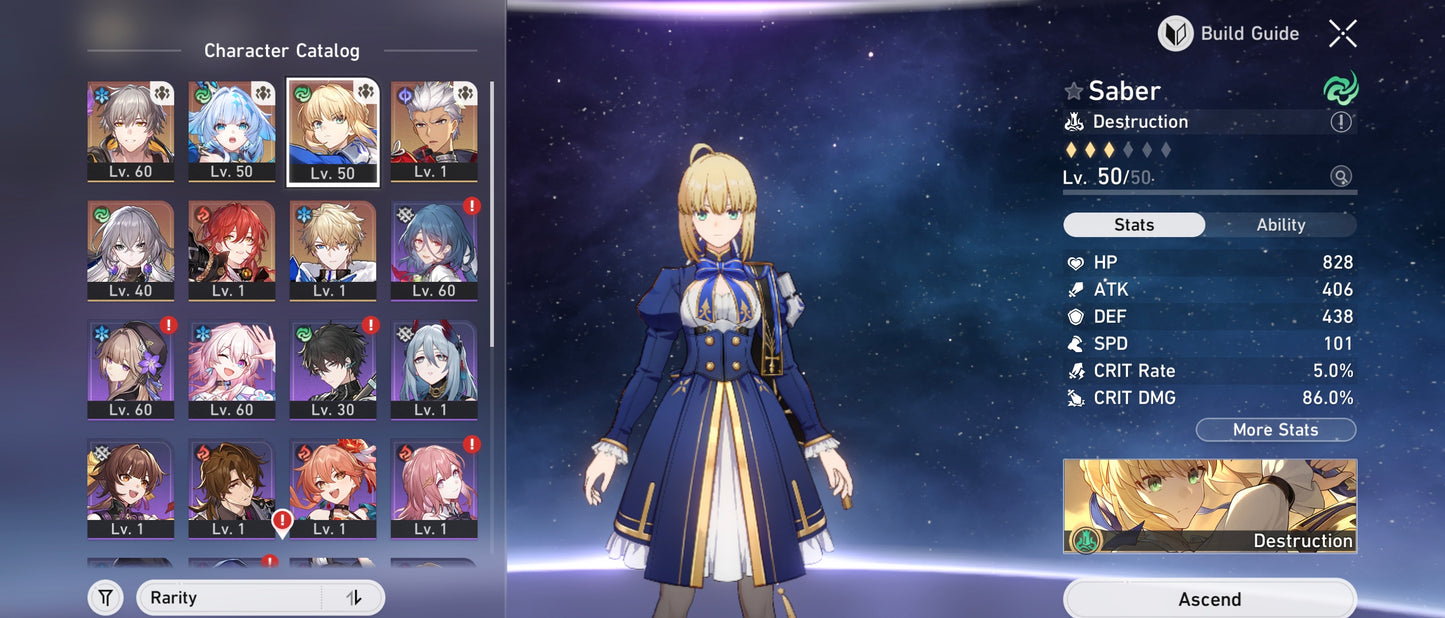Ascend Saber

1209,599
